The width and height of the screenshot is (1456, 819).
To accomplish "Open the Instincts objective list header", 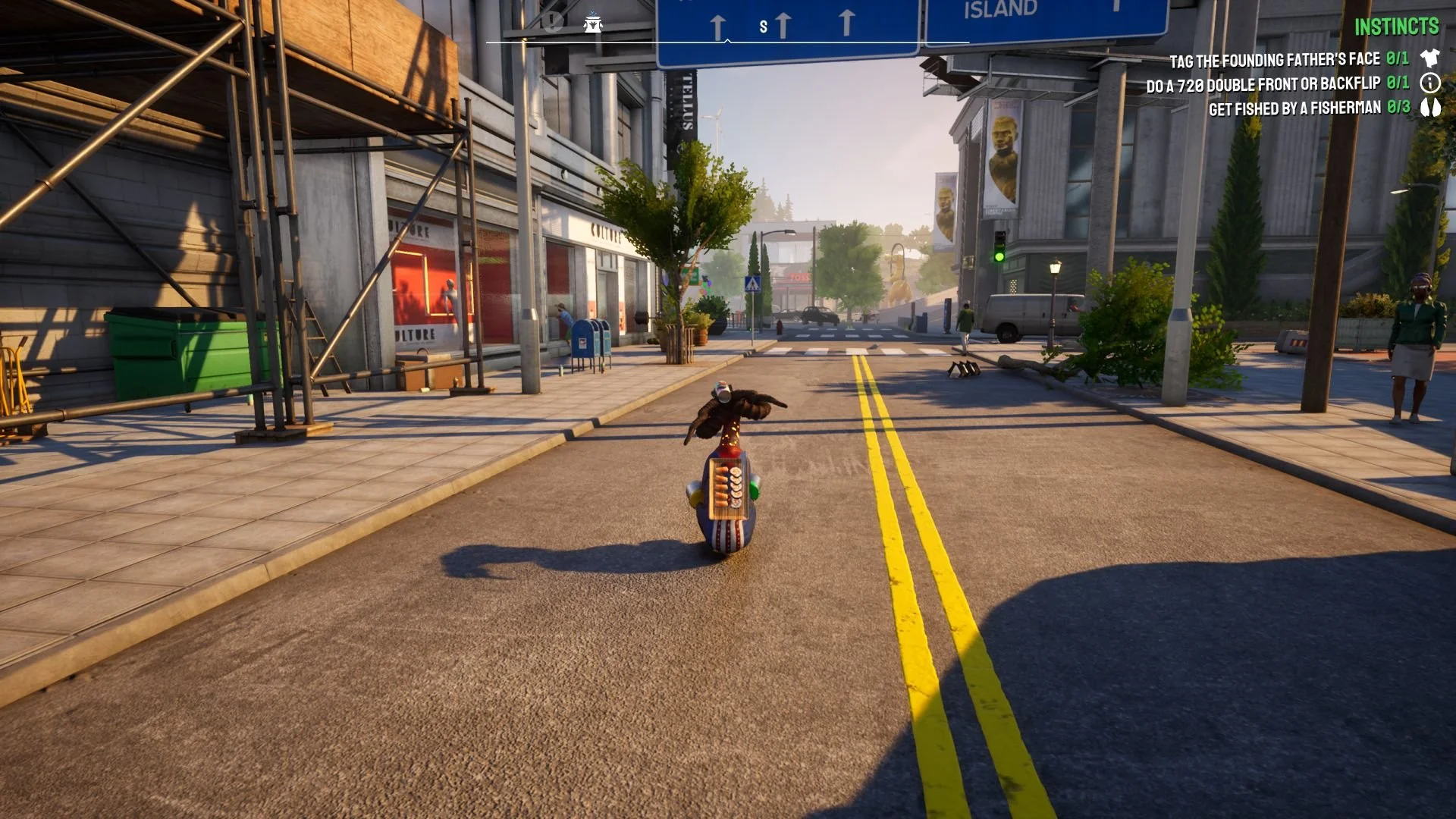I will pos(1396,27).
